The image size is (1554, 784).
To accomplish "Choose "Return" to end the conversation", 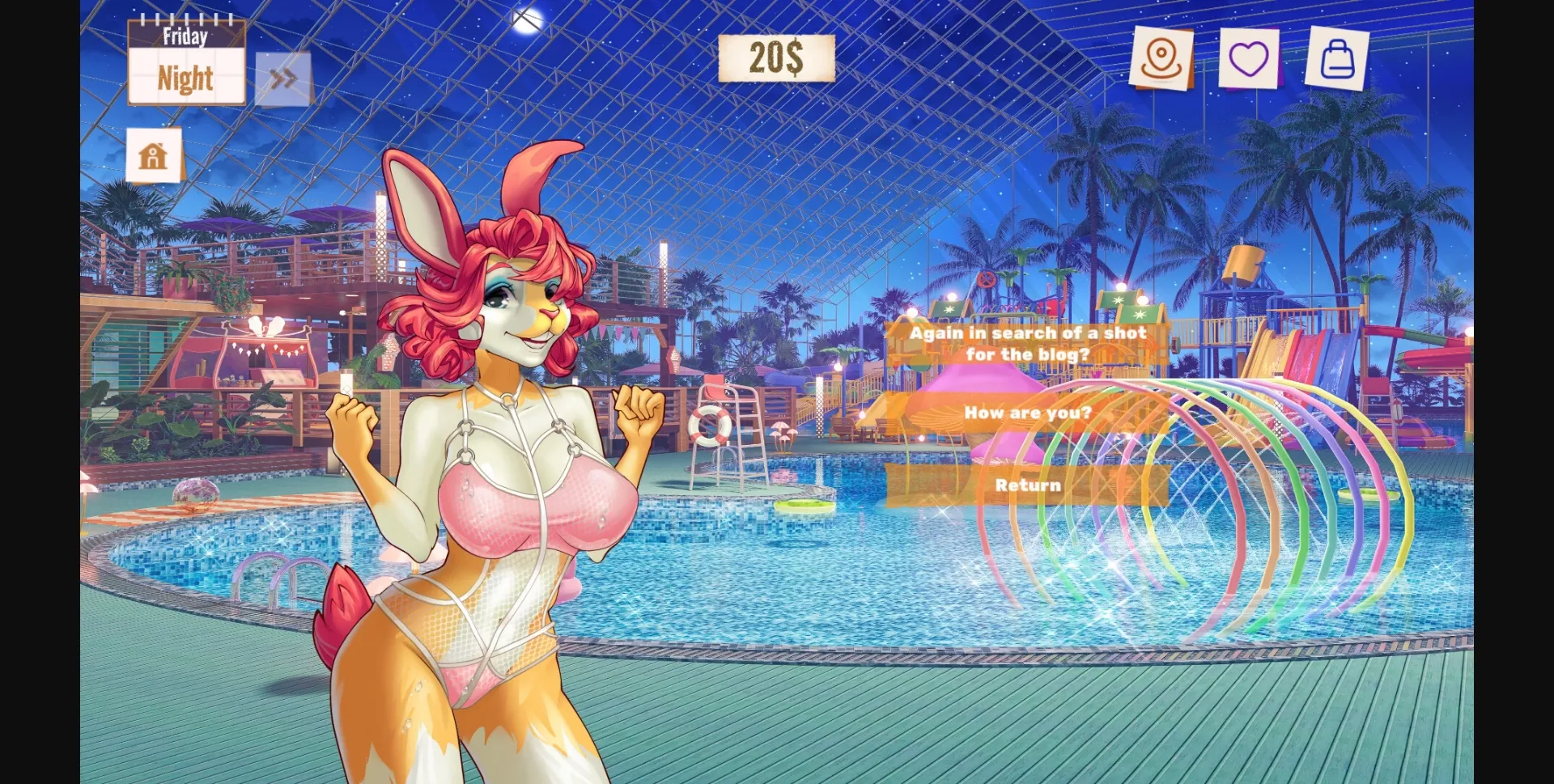I will tap(1029, 485).
